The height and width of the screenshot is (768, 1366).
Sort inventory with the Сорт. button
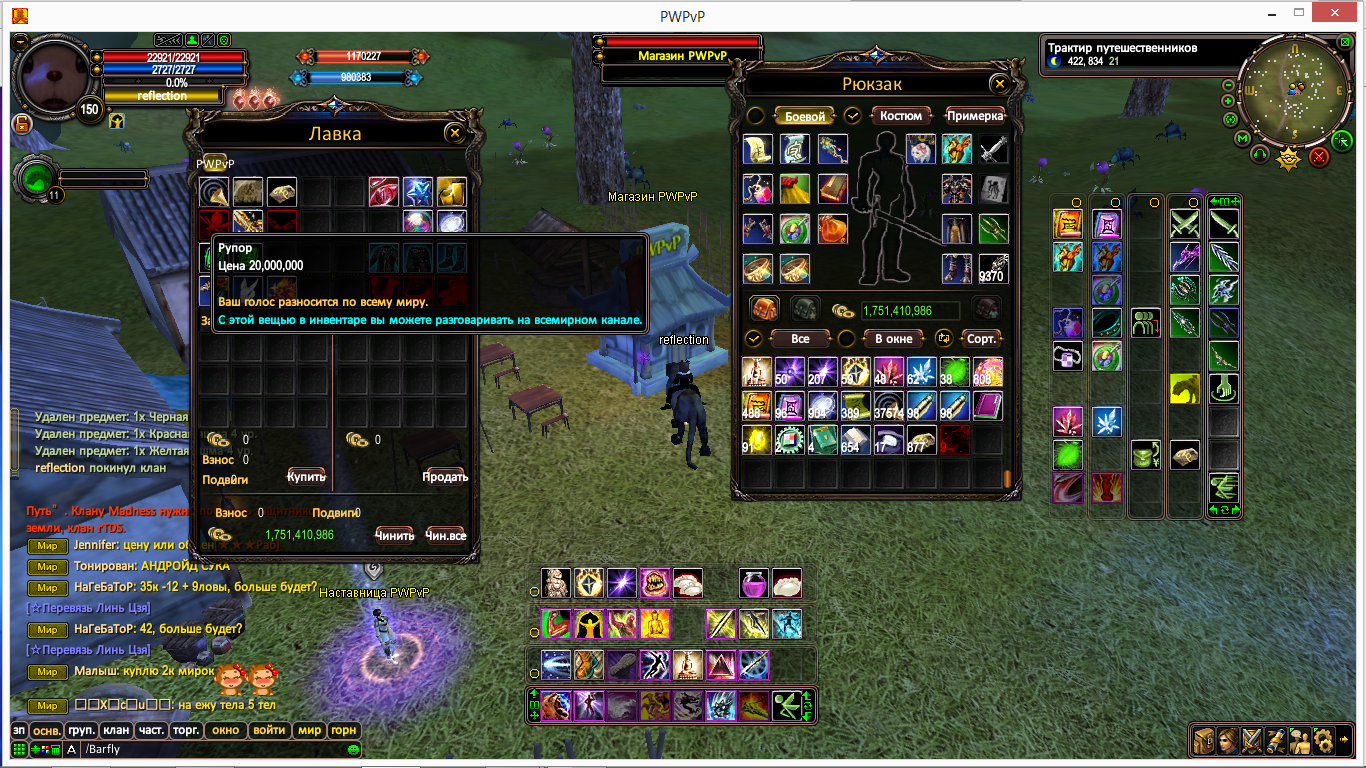(981, 339)
